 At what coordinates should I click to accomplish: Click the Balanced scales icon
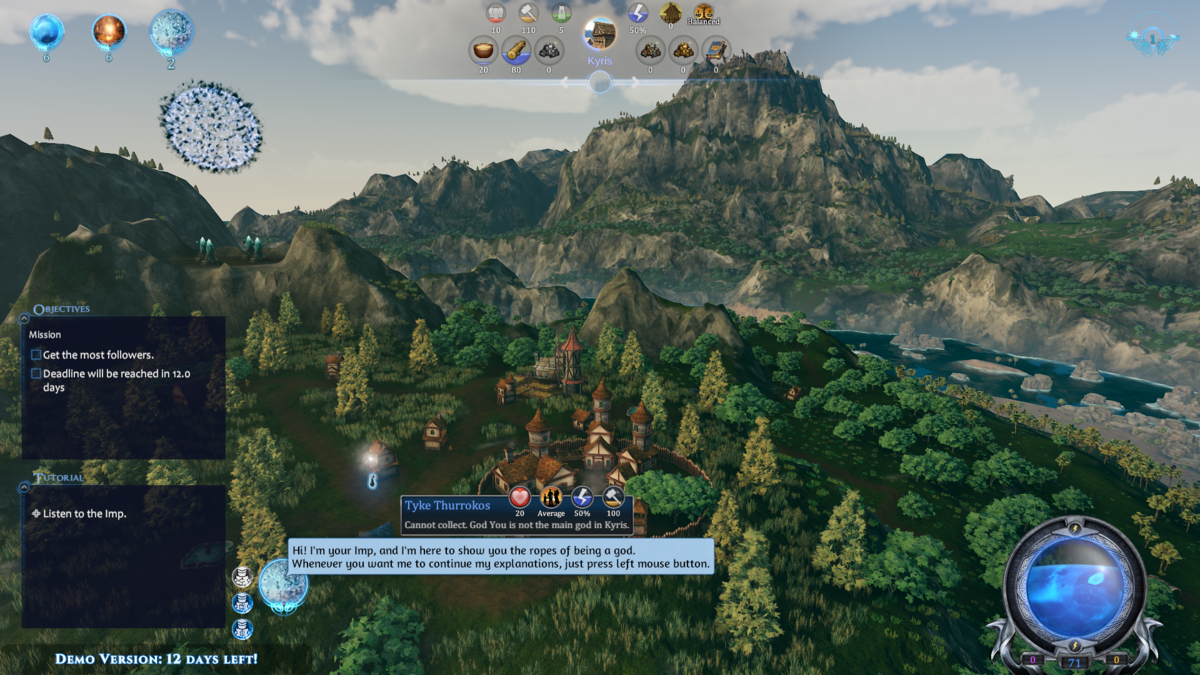click(x=704, y=13)
